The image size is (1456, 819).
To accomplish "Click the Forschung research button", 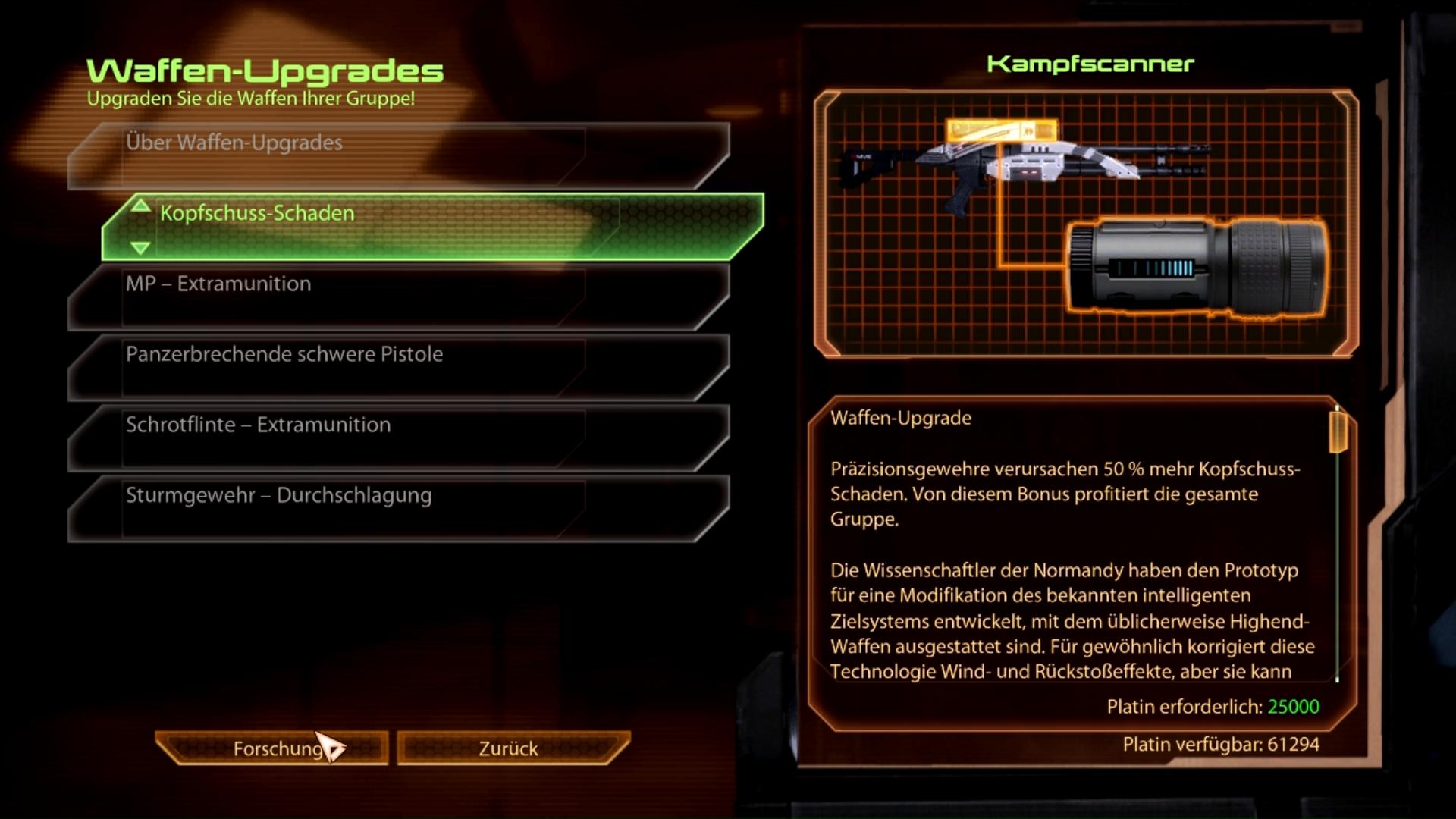I will coord(273,748).
